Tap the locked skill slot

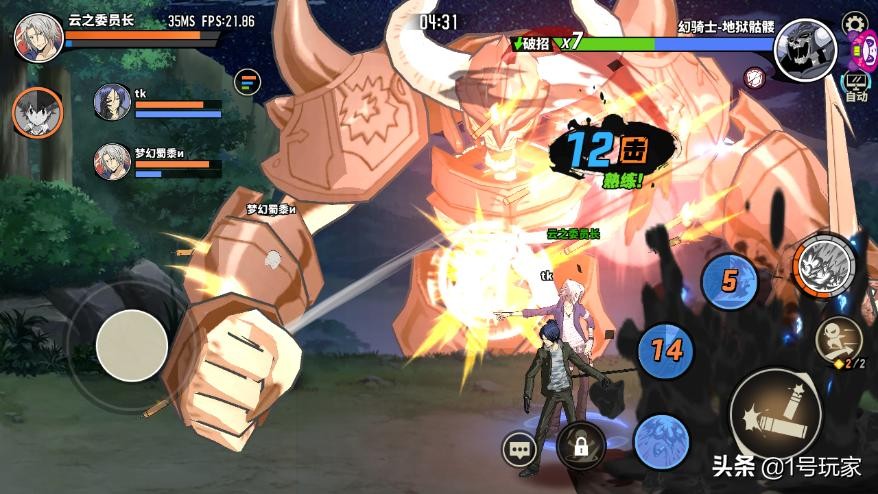[581, 445]
